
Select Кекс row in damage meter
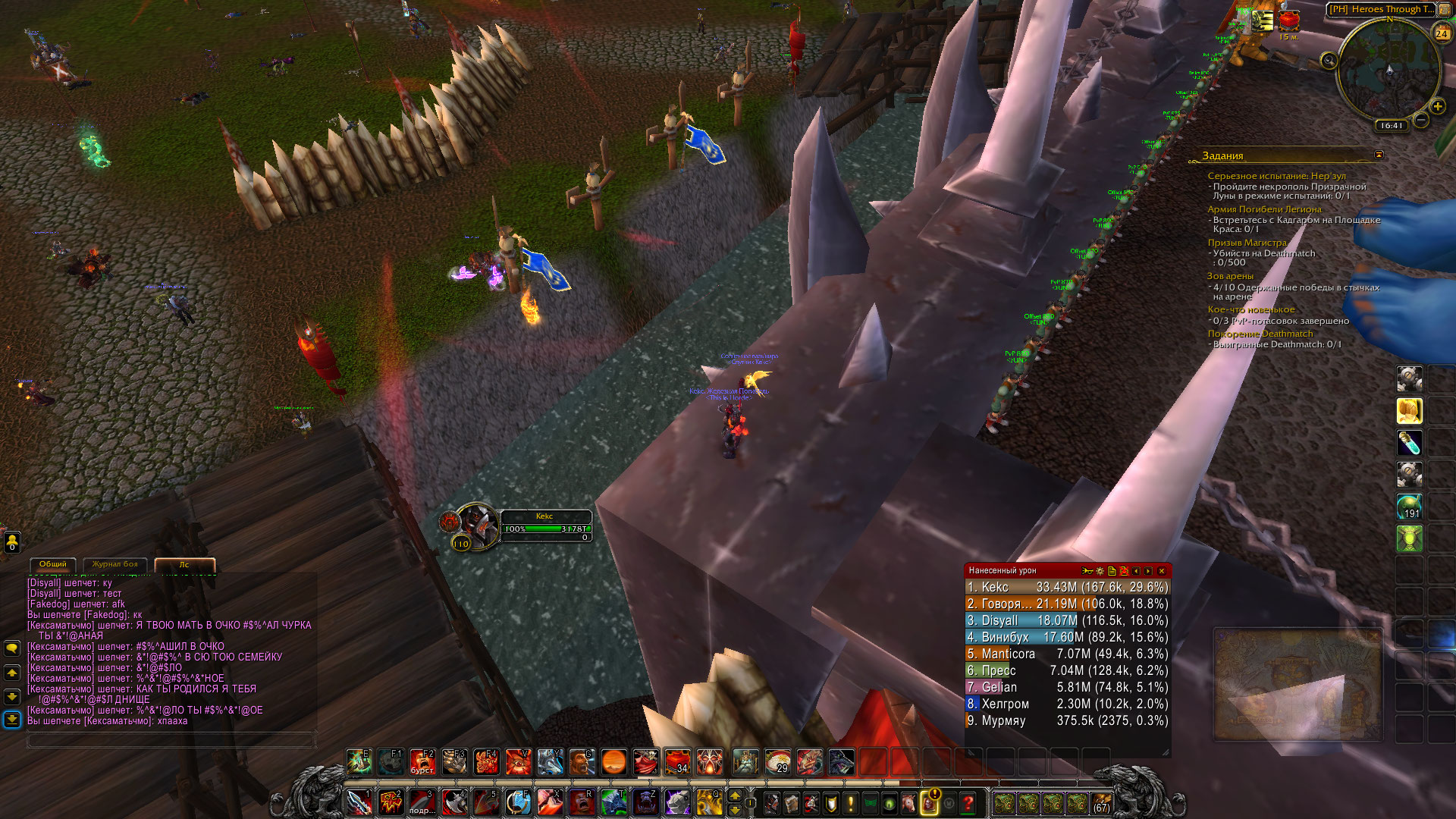(x=1067, y=587)
